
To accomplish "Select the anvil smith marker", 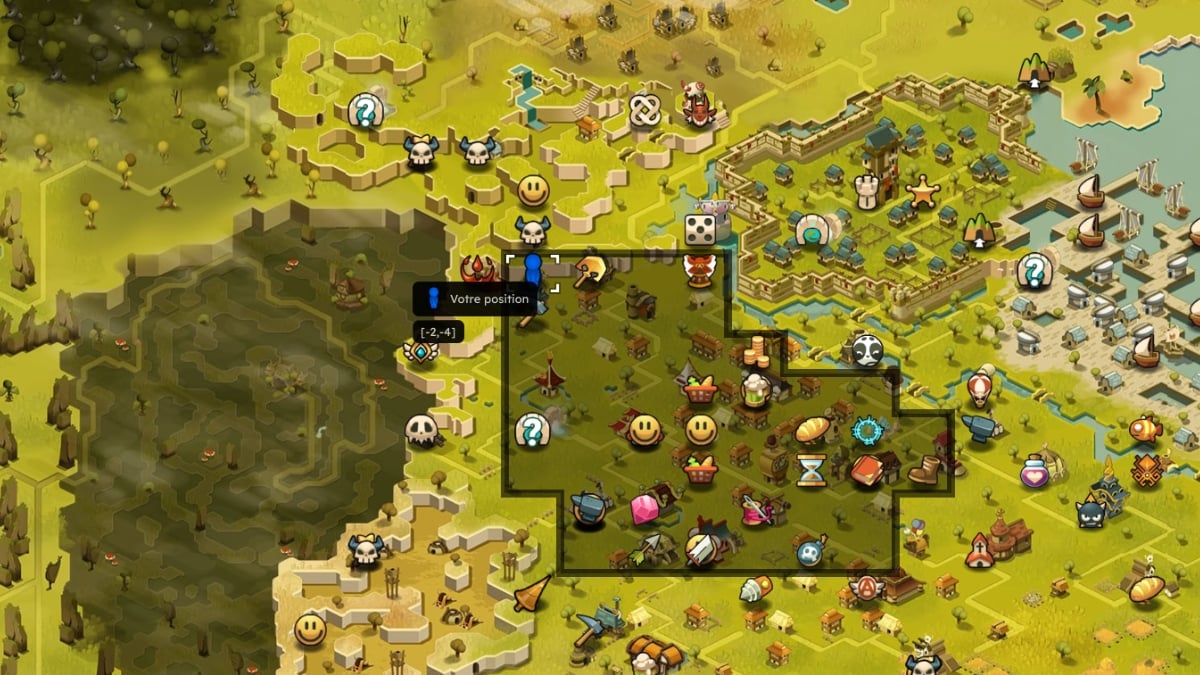I will pos(589,510).
